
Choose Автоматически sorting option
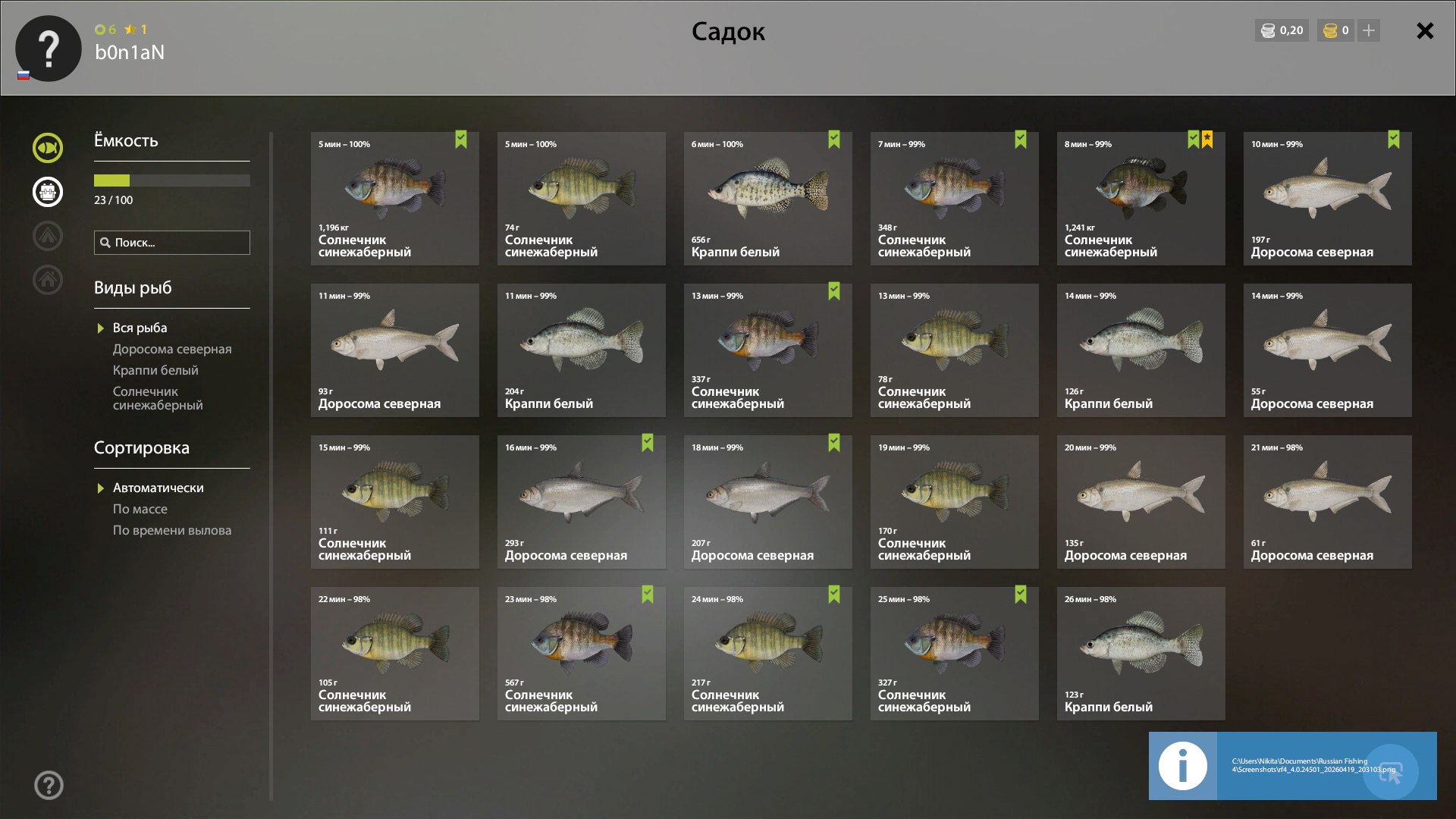(158, 488)
